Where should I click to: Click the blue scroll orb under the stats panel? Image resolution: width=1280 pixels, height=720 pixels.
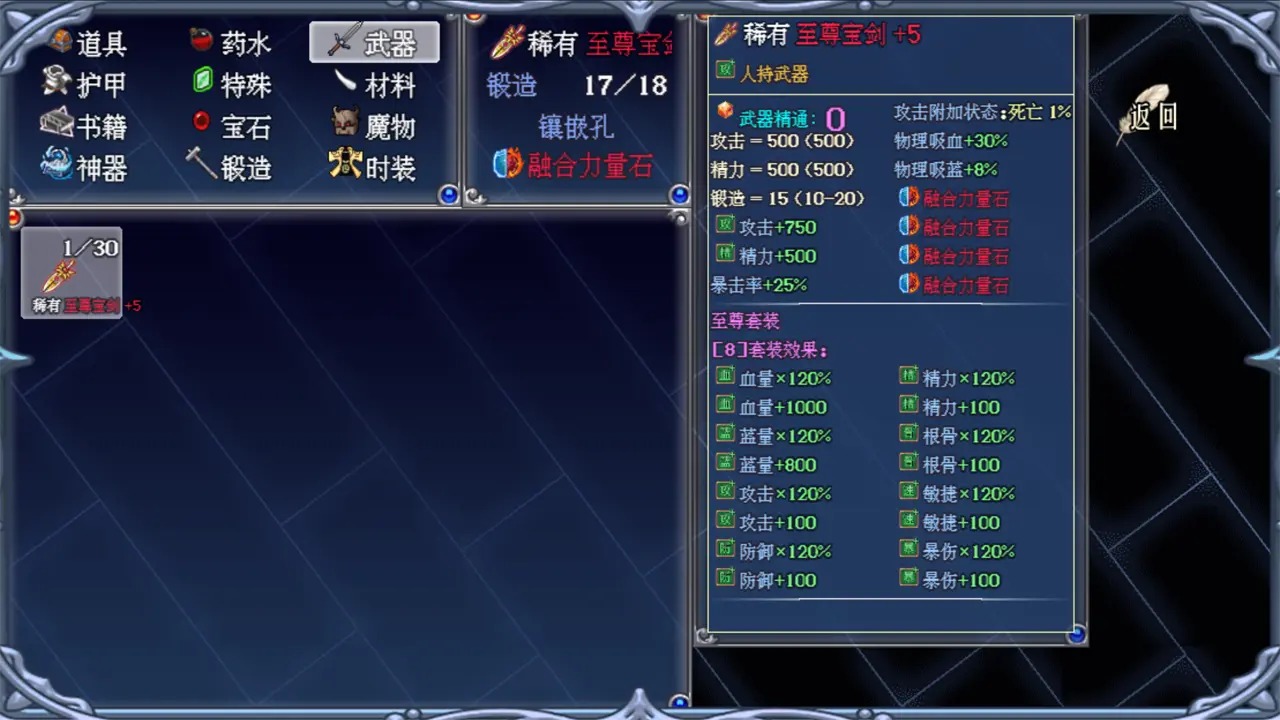1077,634
